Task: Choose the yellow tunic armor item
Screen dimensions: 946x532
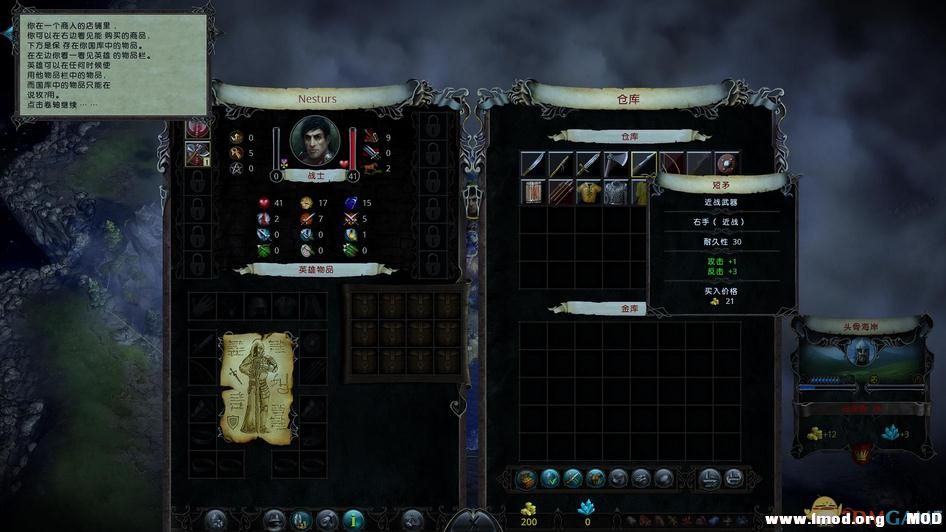Action: point(588,192)
